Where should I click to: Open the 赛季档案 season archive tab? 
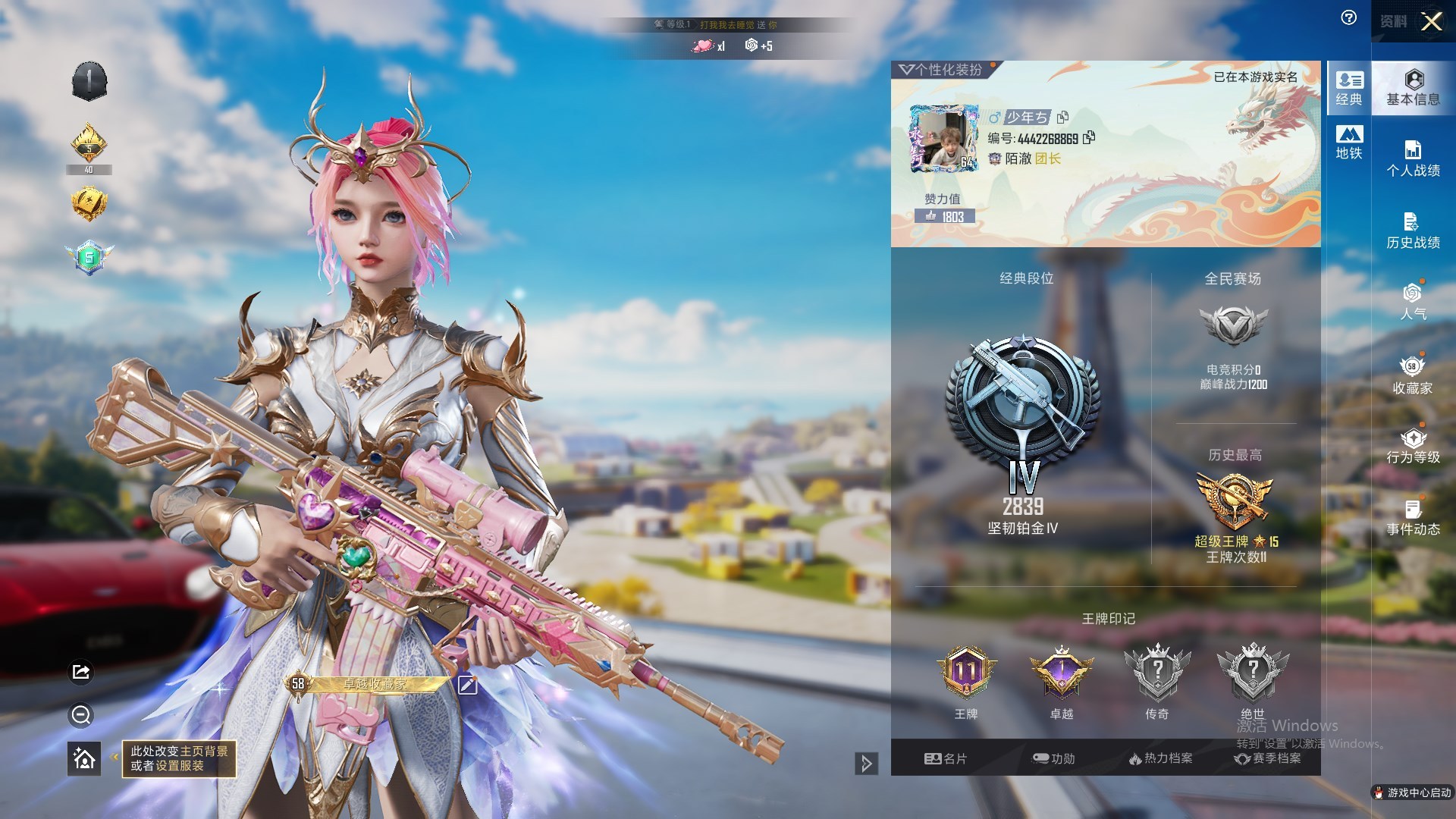(x=1268, y=758)
